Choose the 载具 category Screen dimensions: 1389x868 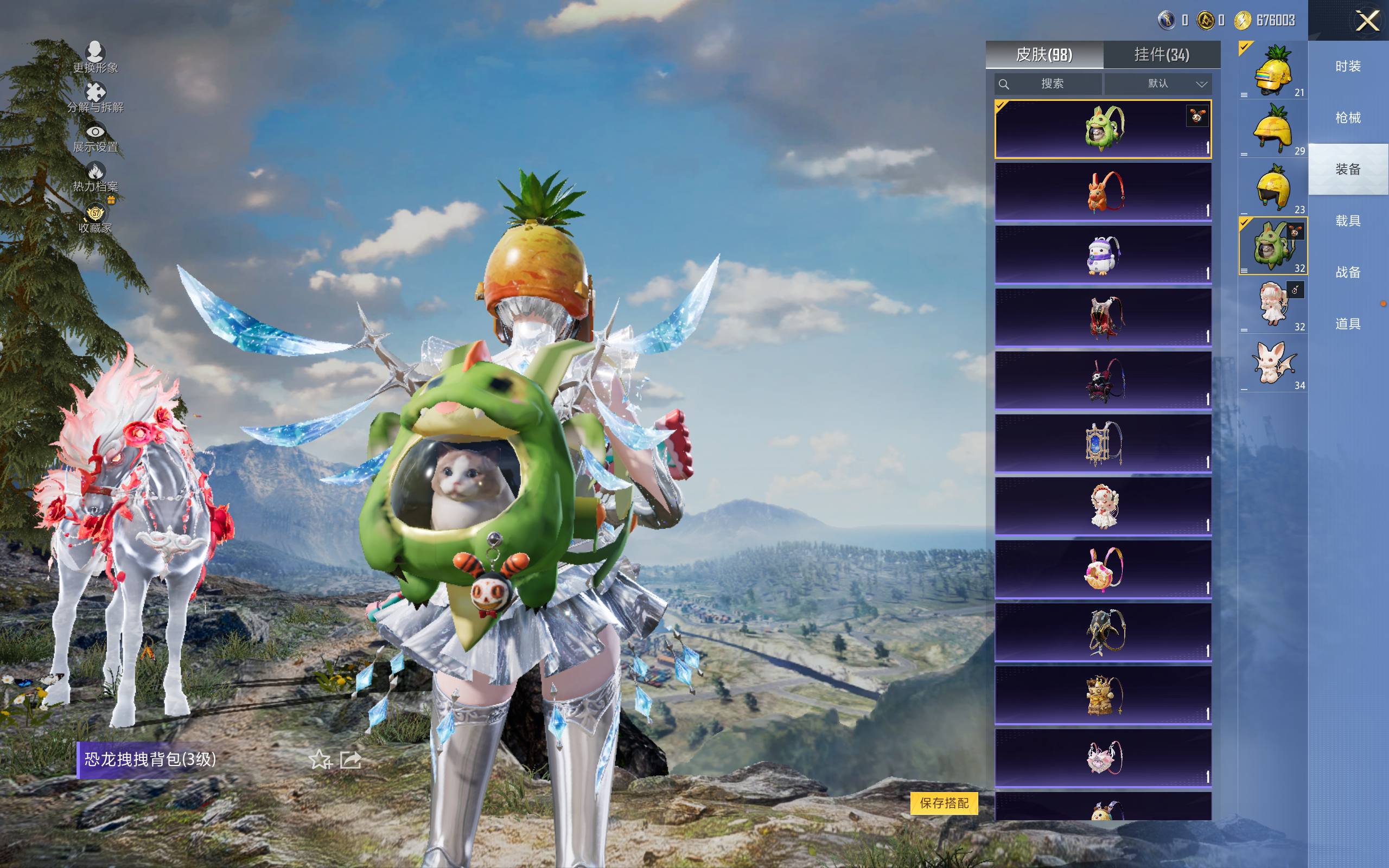pos(1348,221)
